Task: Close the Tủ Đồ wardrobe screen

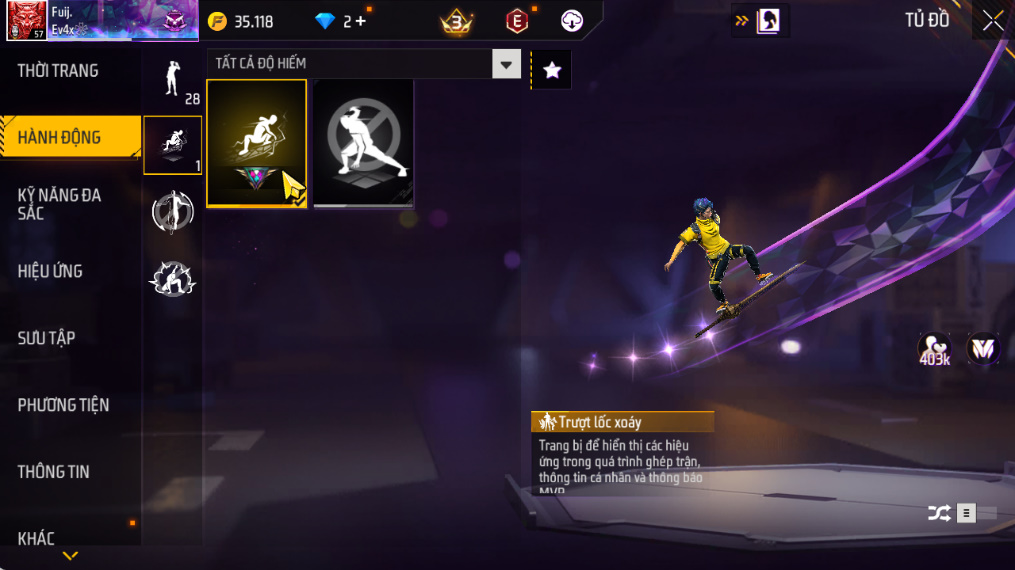Action: [x=992, y=20]
